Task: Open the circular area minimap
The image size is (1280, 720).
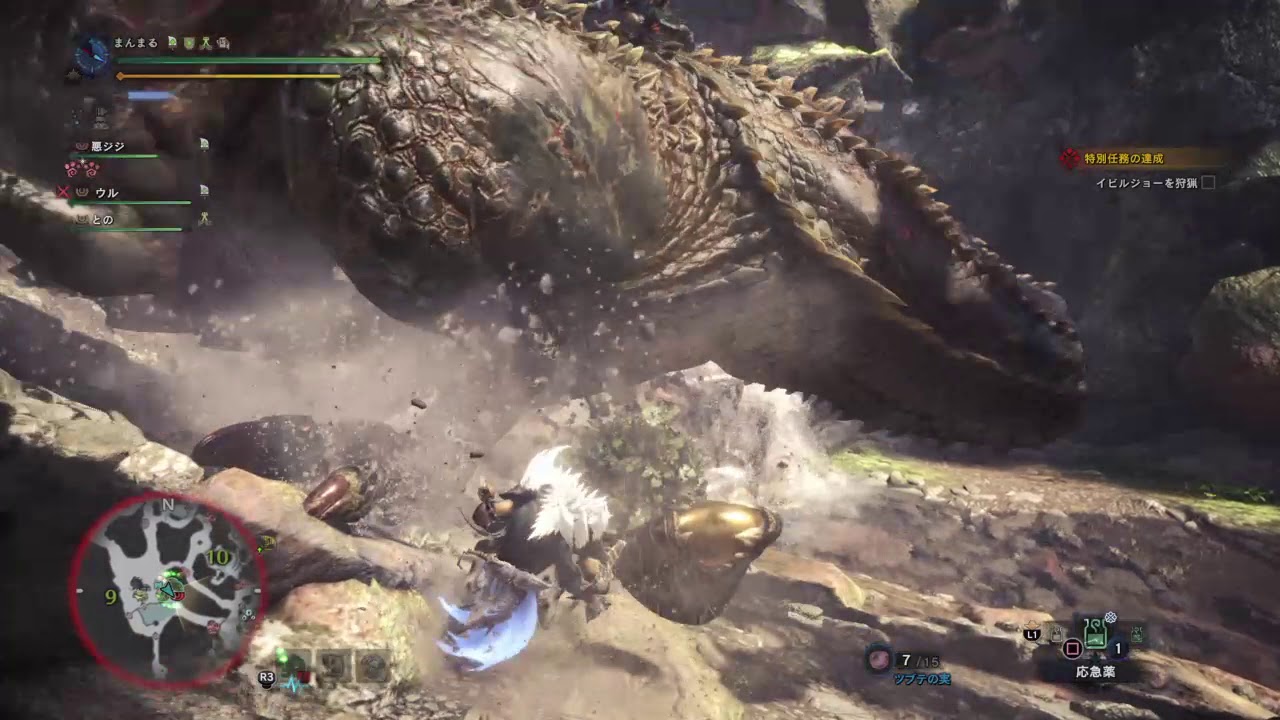Action: 166,590
